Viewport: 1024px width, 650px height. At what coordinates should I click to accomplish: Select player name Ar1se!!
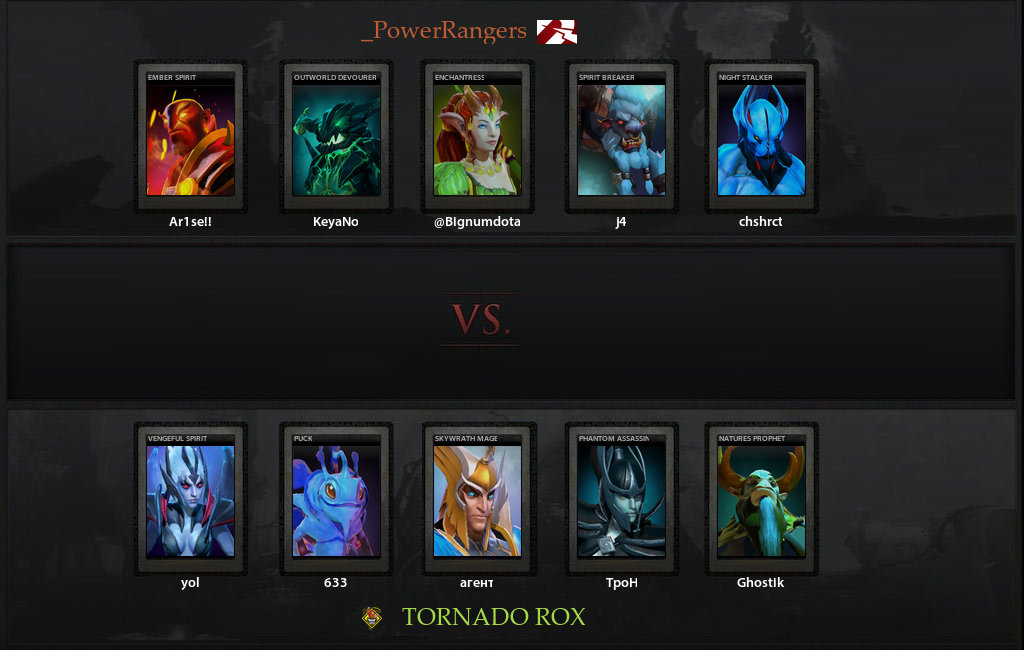pyautogui.click(x=190, y=222)
